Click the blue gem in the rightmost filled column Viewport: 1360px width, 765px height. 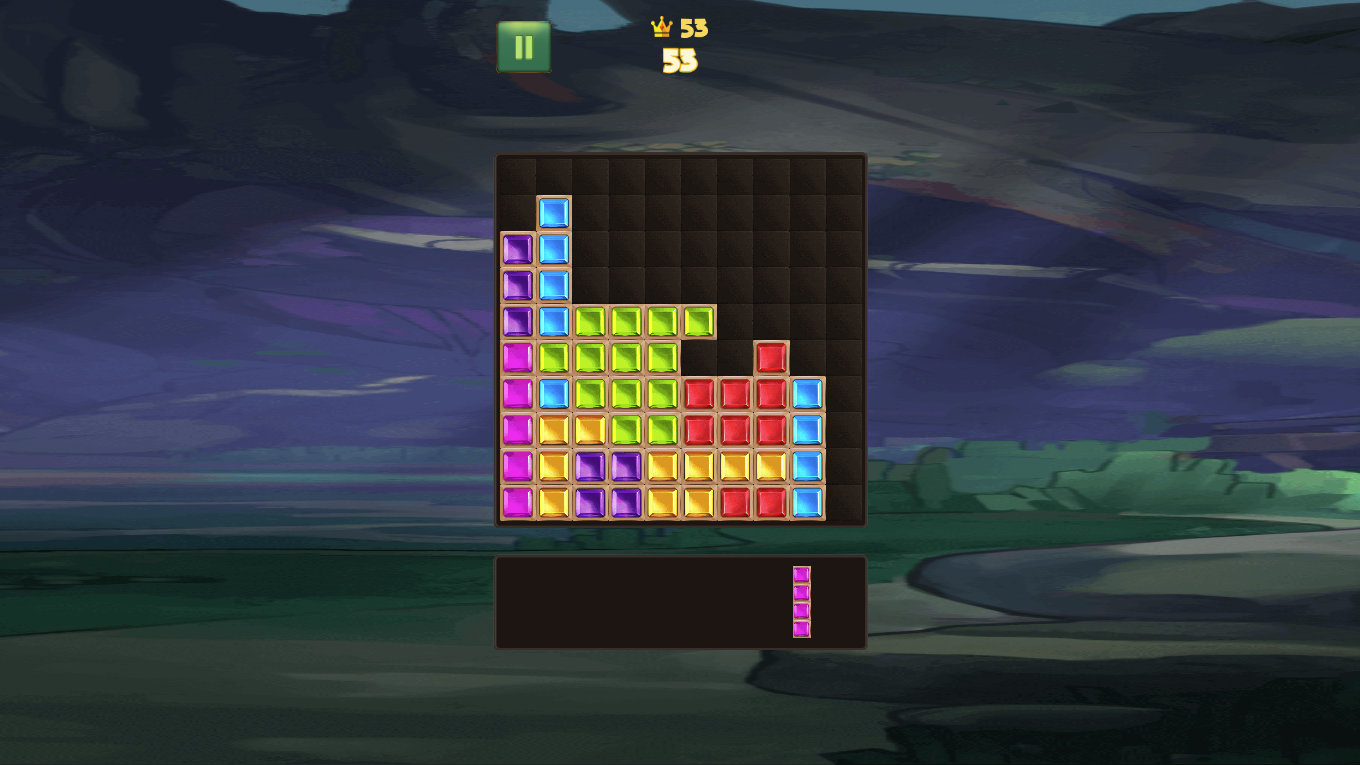tap(807, 428)
